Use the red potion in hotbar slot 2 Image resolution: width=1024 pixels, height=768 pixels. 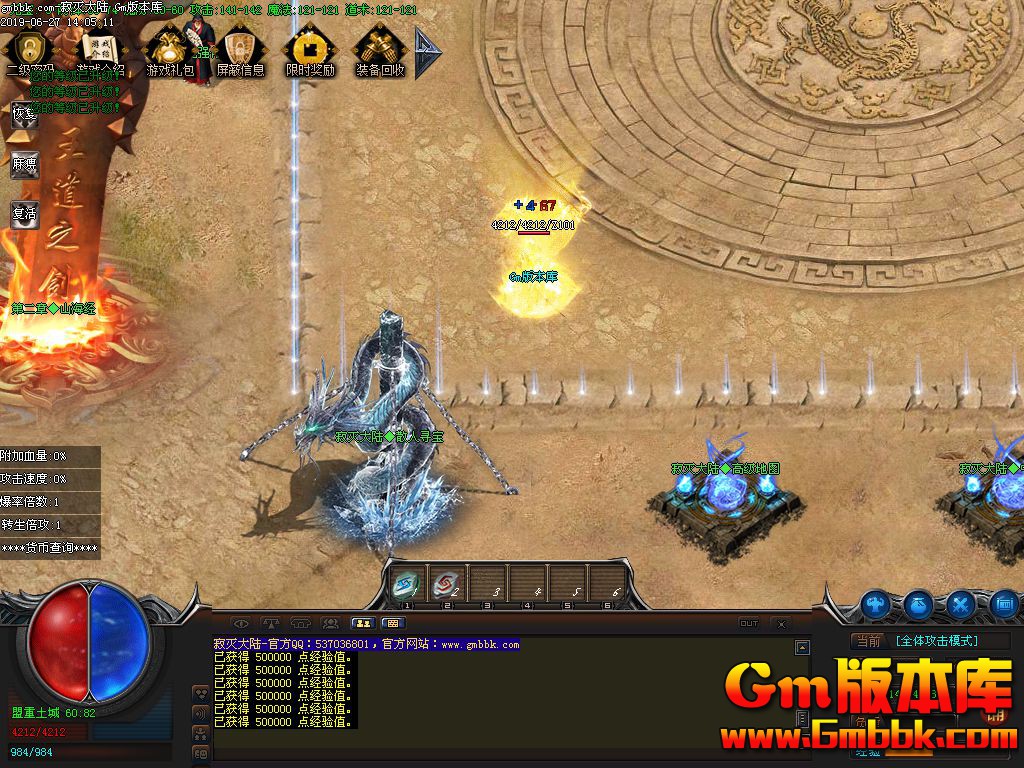click(446, 583)
